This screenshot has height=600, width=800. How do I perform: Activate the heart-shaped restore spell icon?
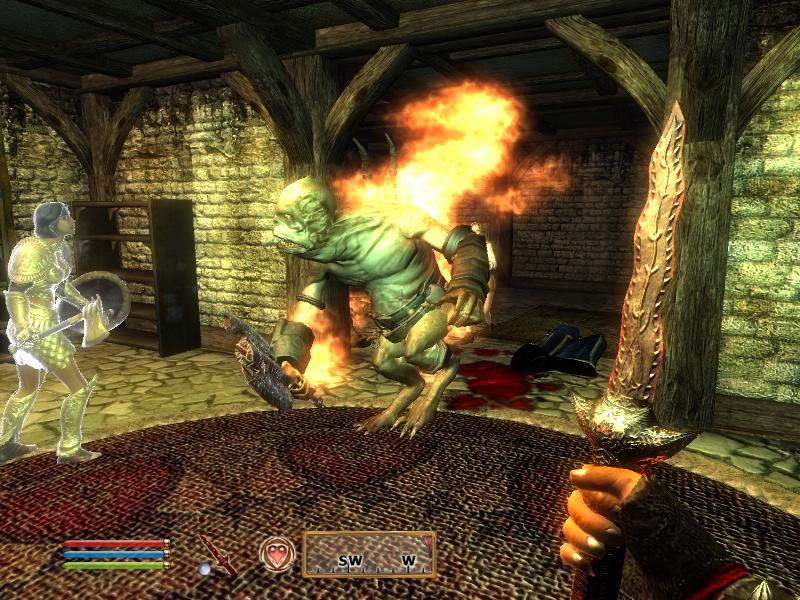(277, 553)
